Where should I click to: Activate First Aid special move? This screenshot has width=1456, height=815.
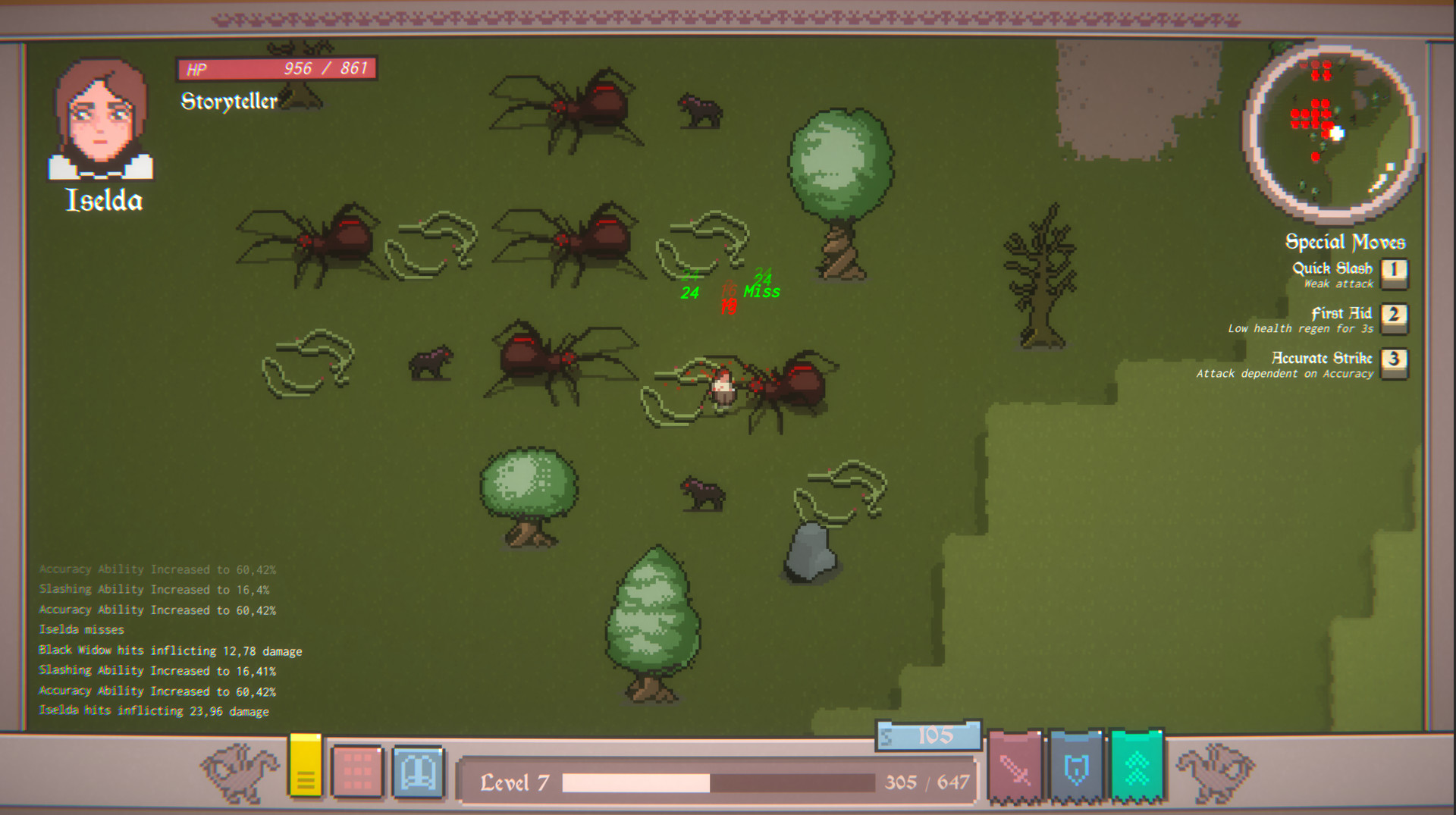pyautogui.click(x=1394, y=316)
